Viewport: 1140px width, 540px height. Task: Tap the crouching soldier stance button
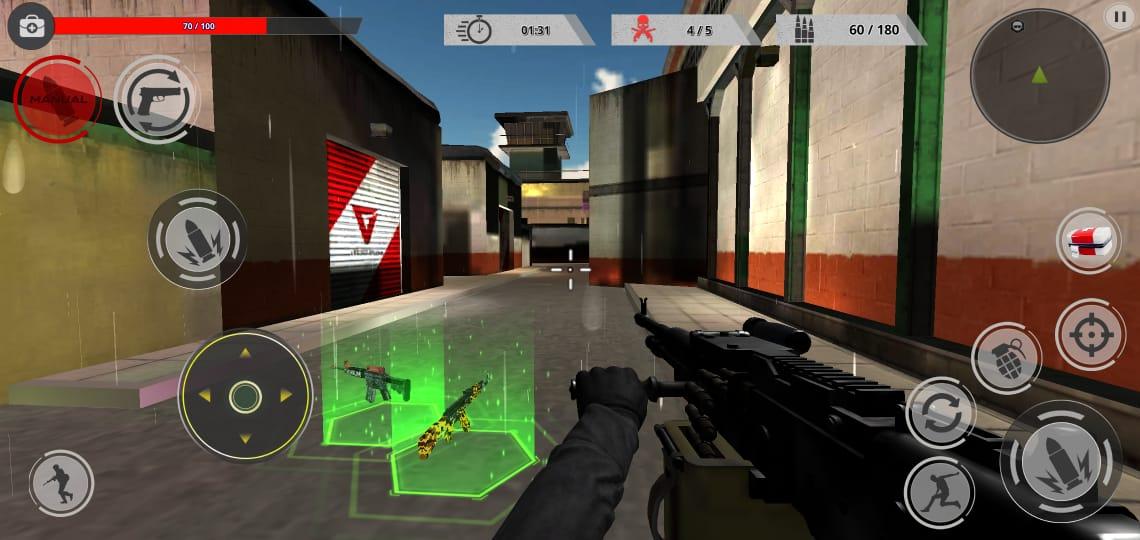tap(939, 492)
